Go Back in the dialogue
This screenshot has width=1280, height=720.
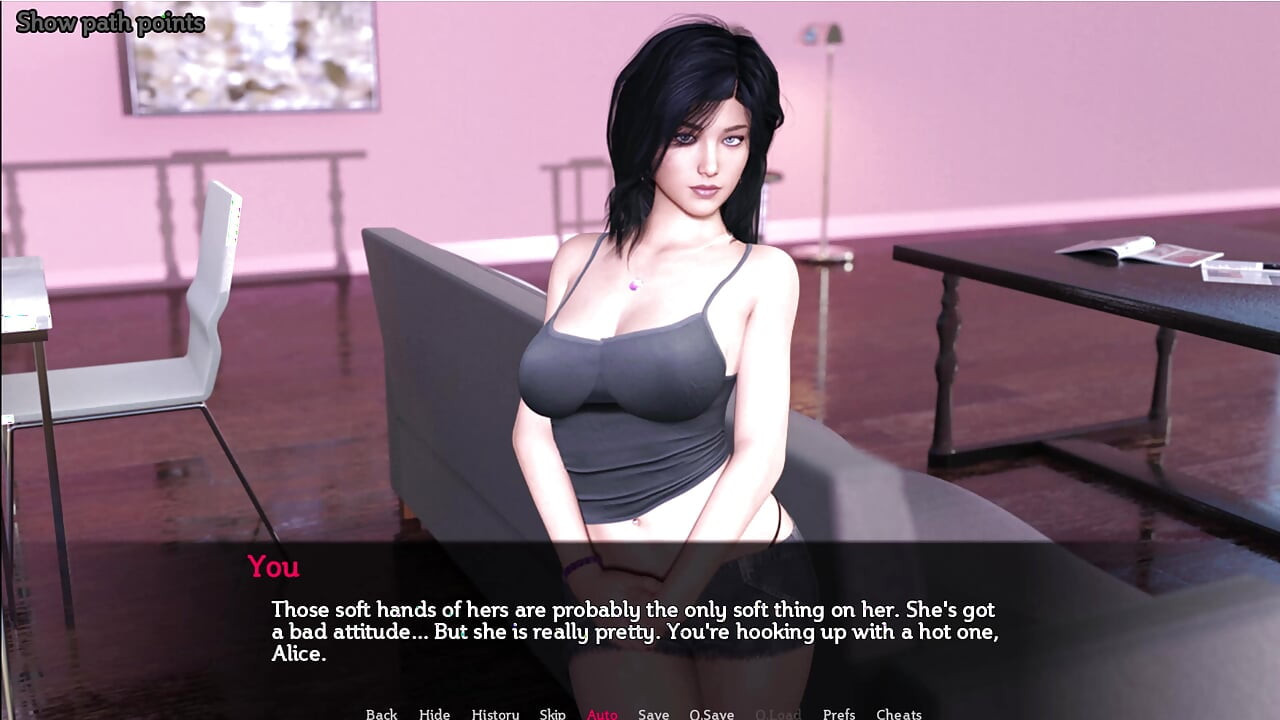(x=381, y=713)
